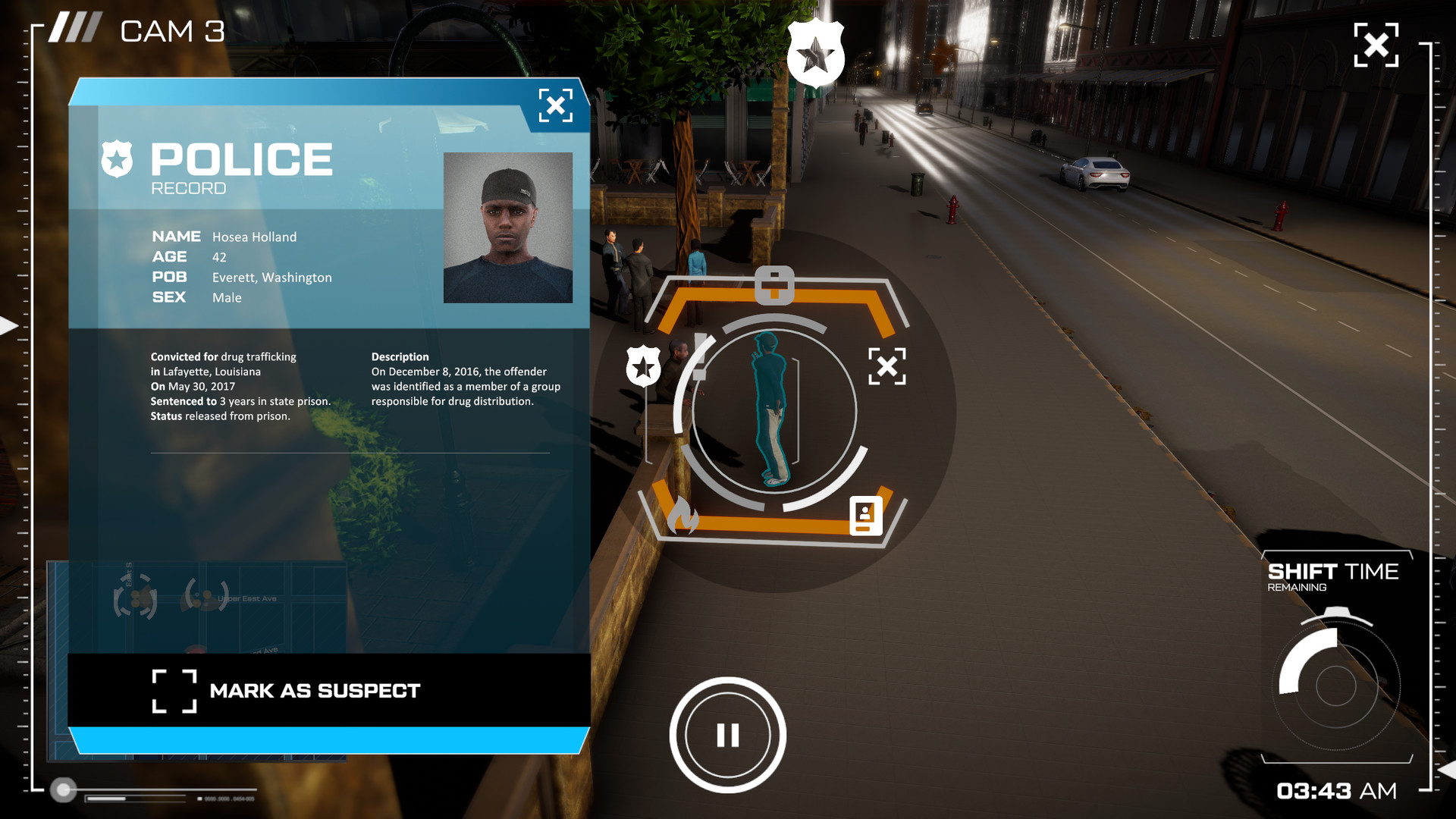The height and width of the screenshot is (819, 1456).
Task: Pause the surveillance feed
Action: (728, 734)
